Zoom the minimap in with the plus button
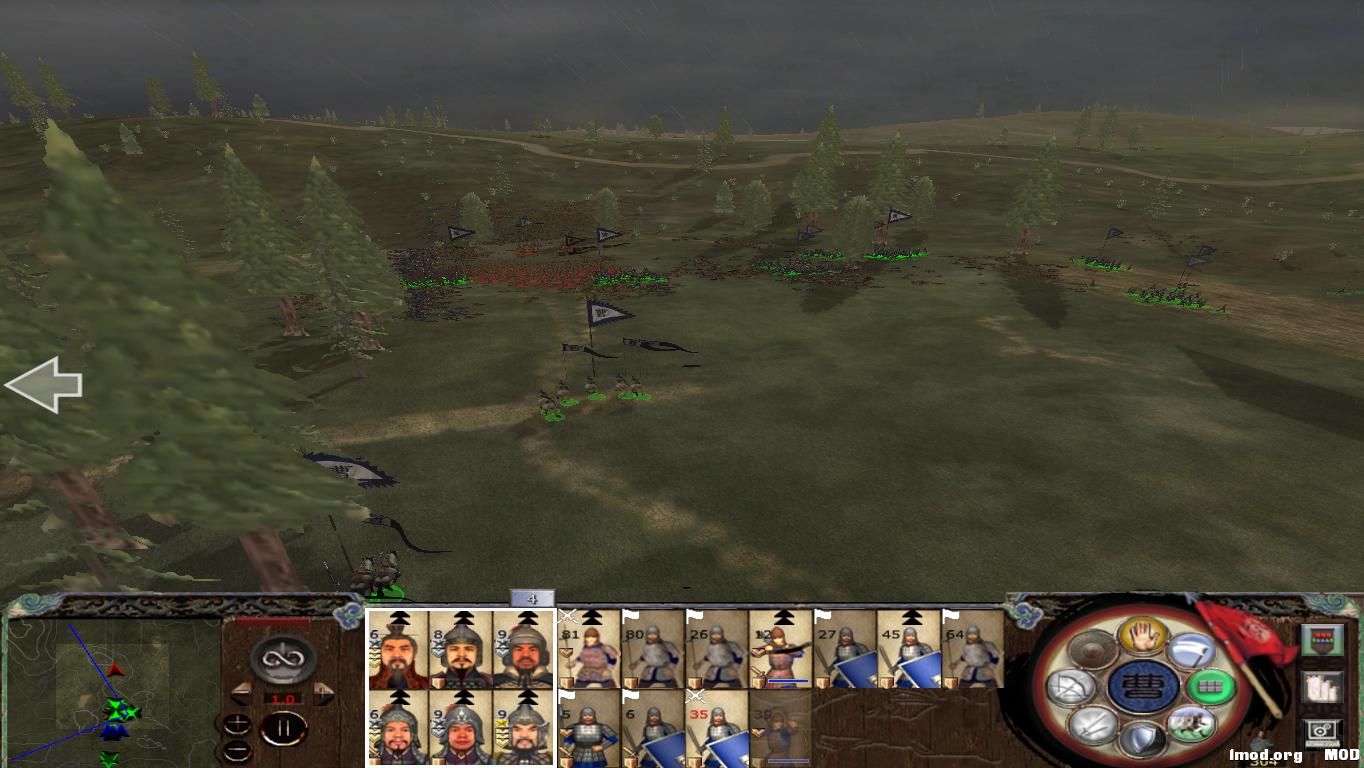This screenshot has width=1364, height=768. (x=237, y=724)
